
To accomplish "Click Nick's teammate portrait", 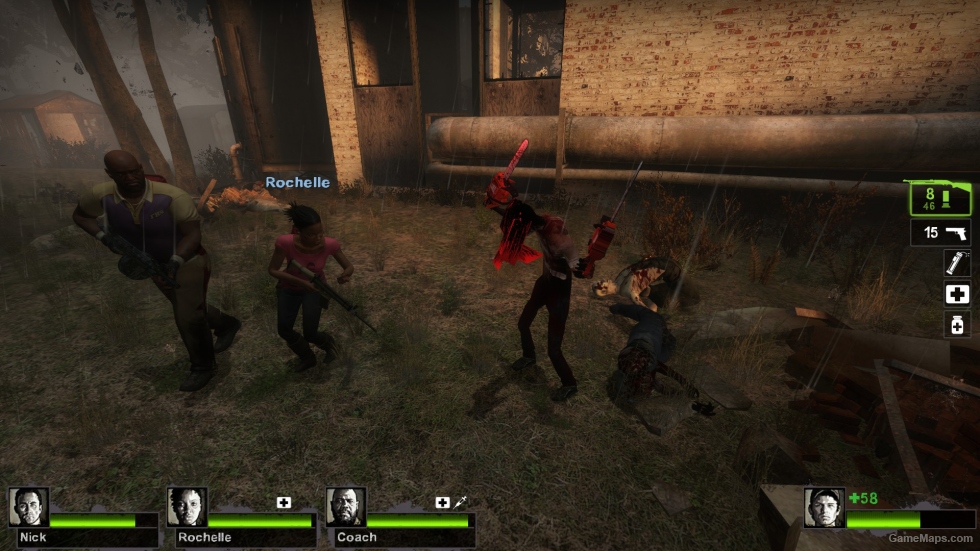I will pos(28,507).
